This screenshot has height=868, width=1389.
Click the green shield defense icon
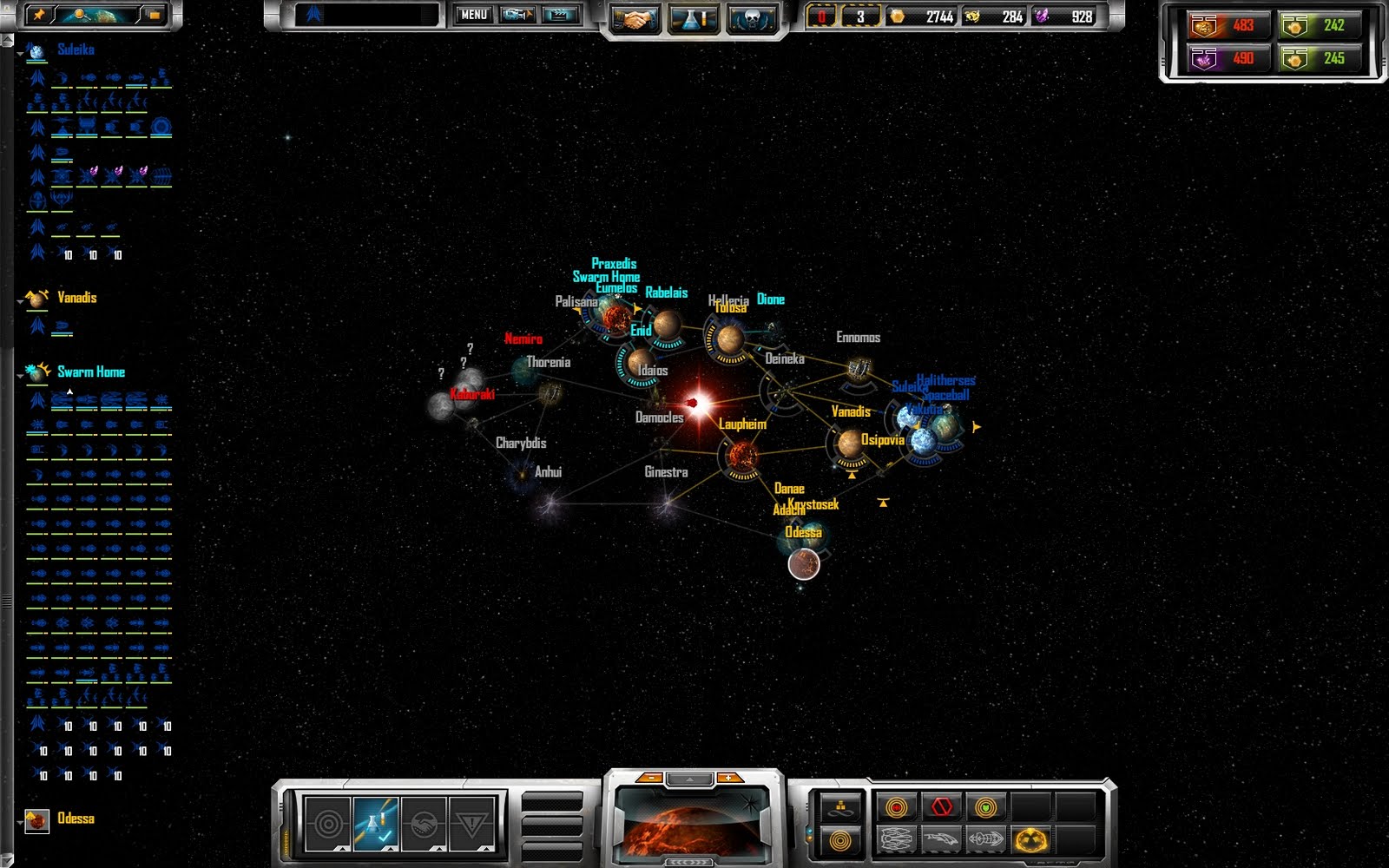point(985,807)
